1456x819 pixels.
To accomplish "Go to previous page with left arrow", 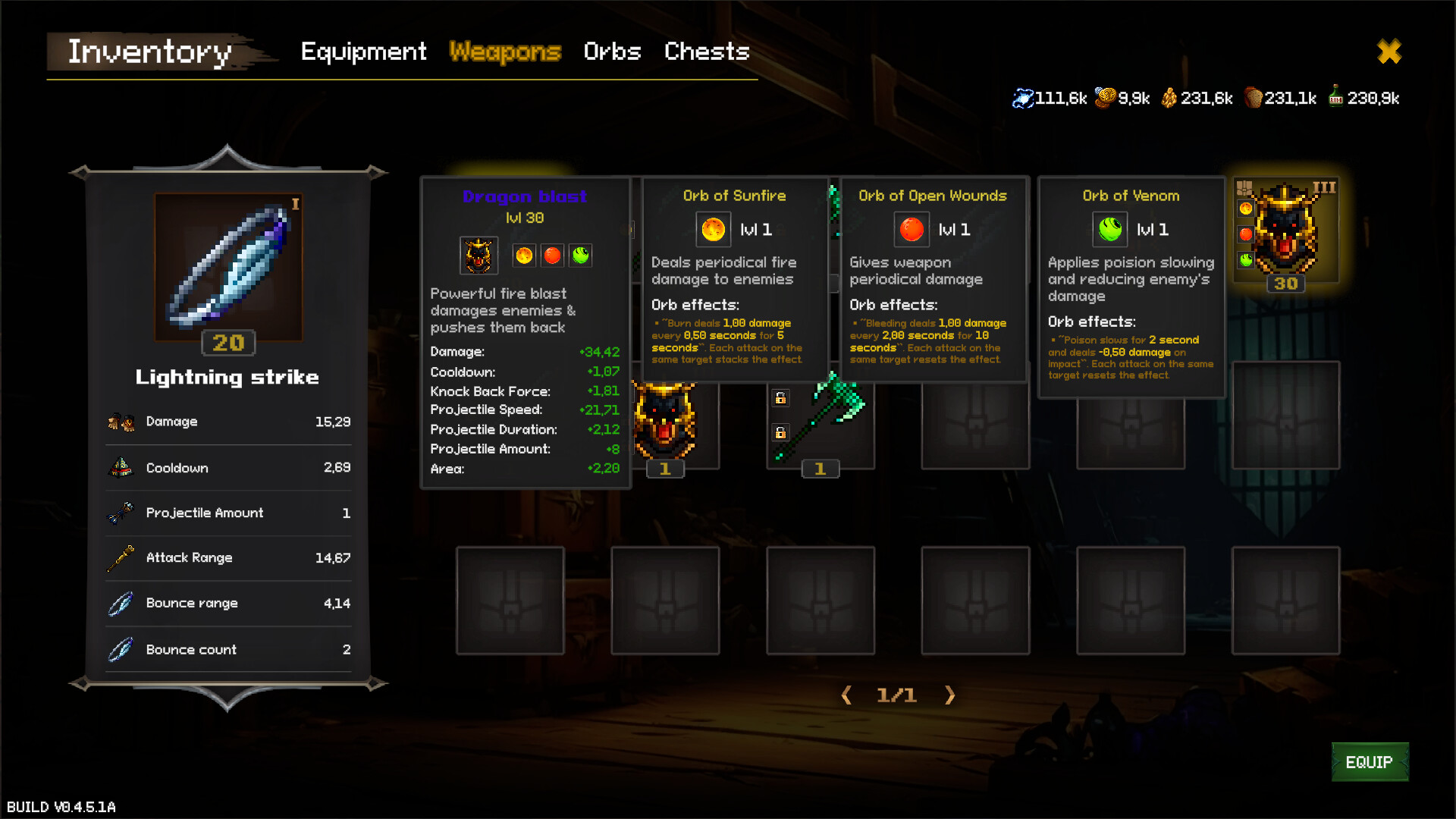I will [847, 695].
